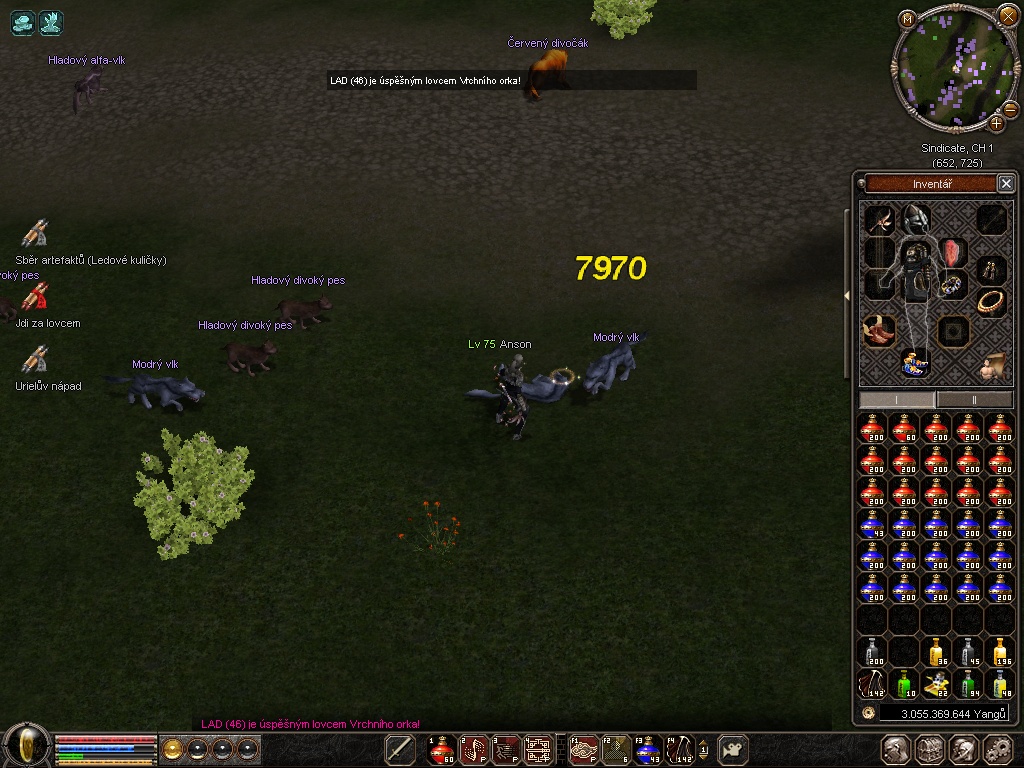Viewport: 1024px width, 768px height.
Task: Use the red potion in hotbar slot 1
Action: click(441, 749)
